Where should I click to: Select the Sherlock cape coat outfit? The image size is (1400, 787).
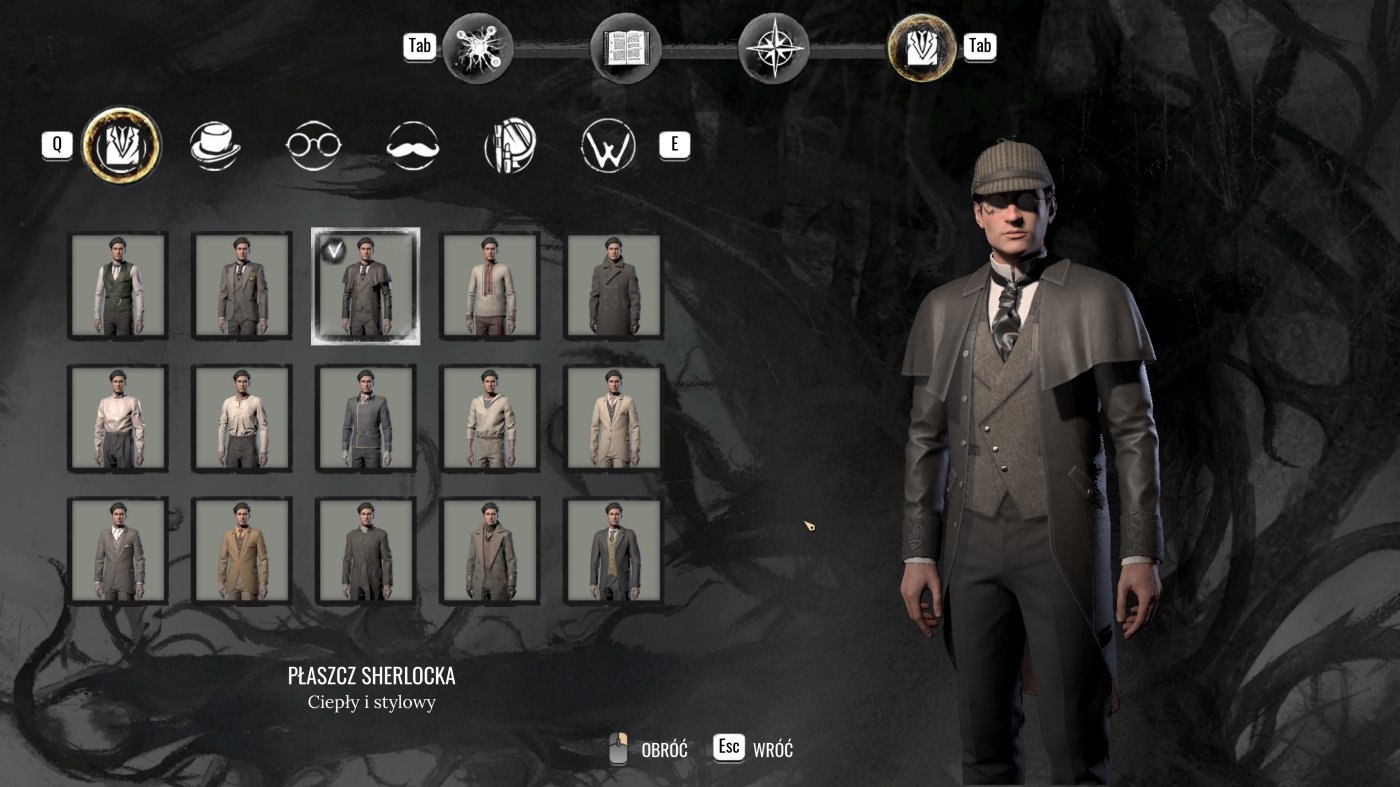coord(365,286)
